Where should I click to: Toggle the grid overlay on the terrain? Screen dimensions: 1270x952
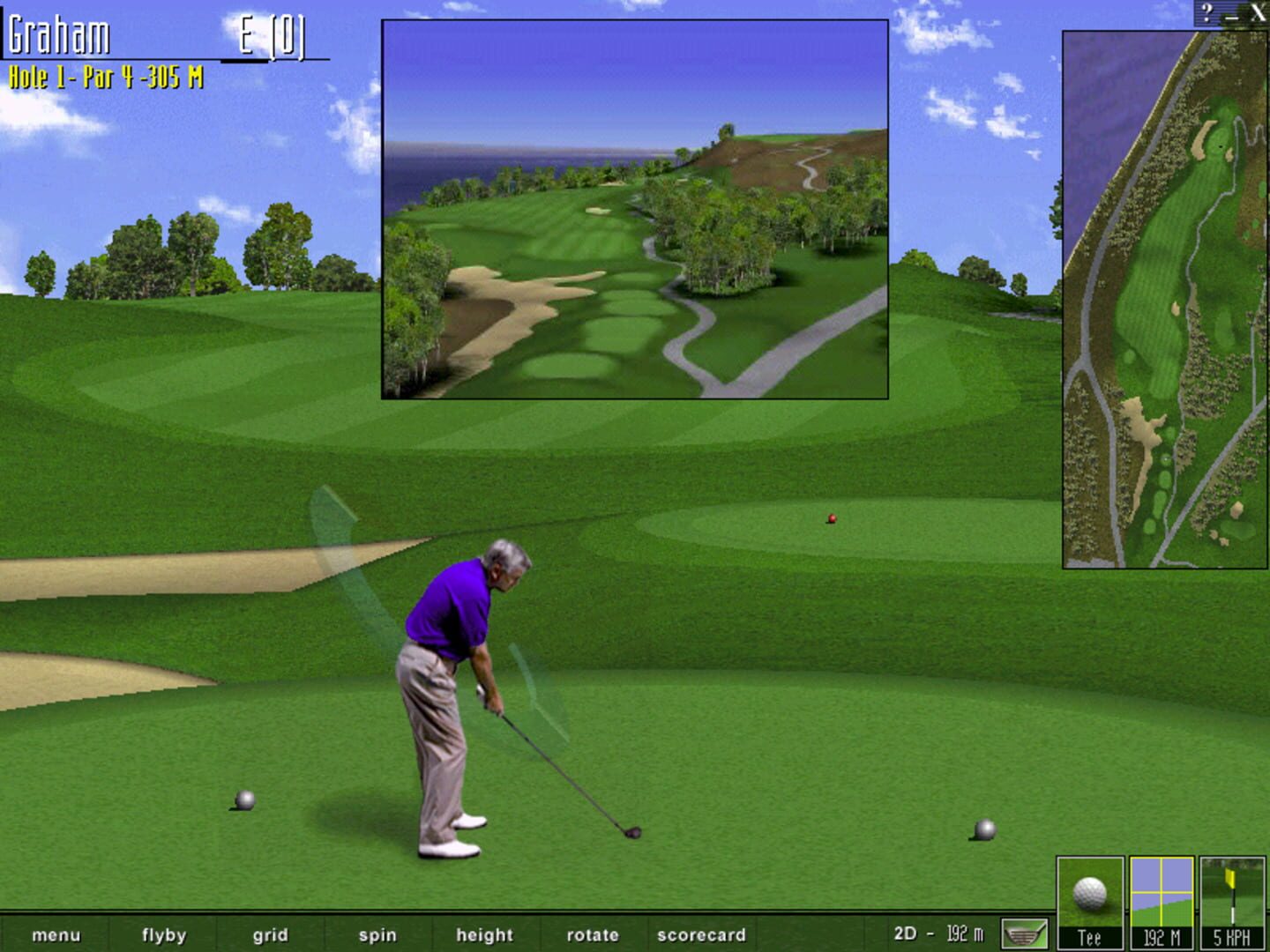[271, 934]
